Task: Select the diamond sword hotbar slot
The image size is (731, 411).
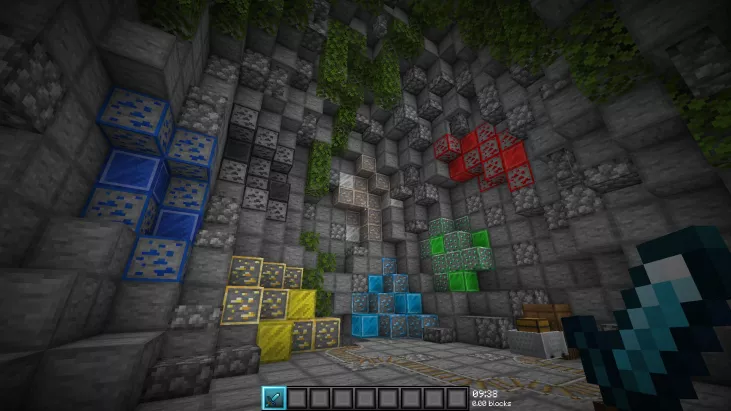Action: 274,397
